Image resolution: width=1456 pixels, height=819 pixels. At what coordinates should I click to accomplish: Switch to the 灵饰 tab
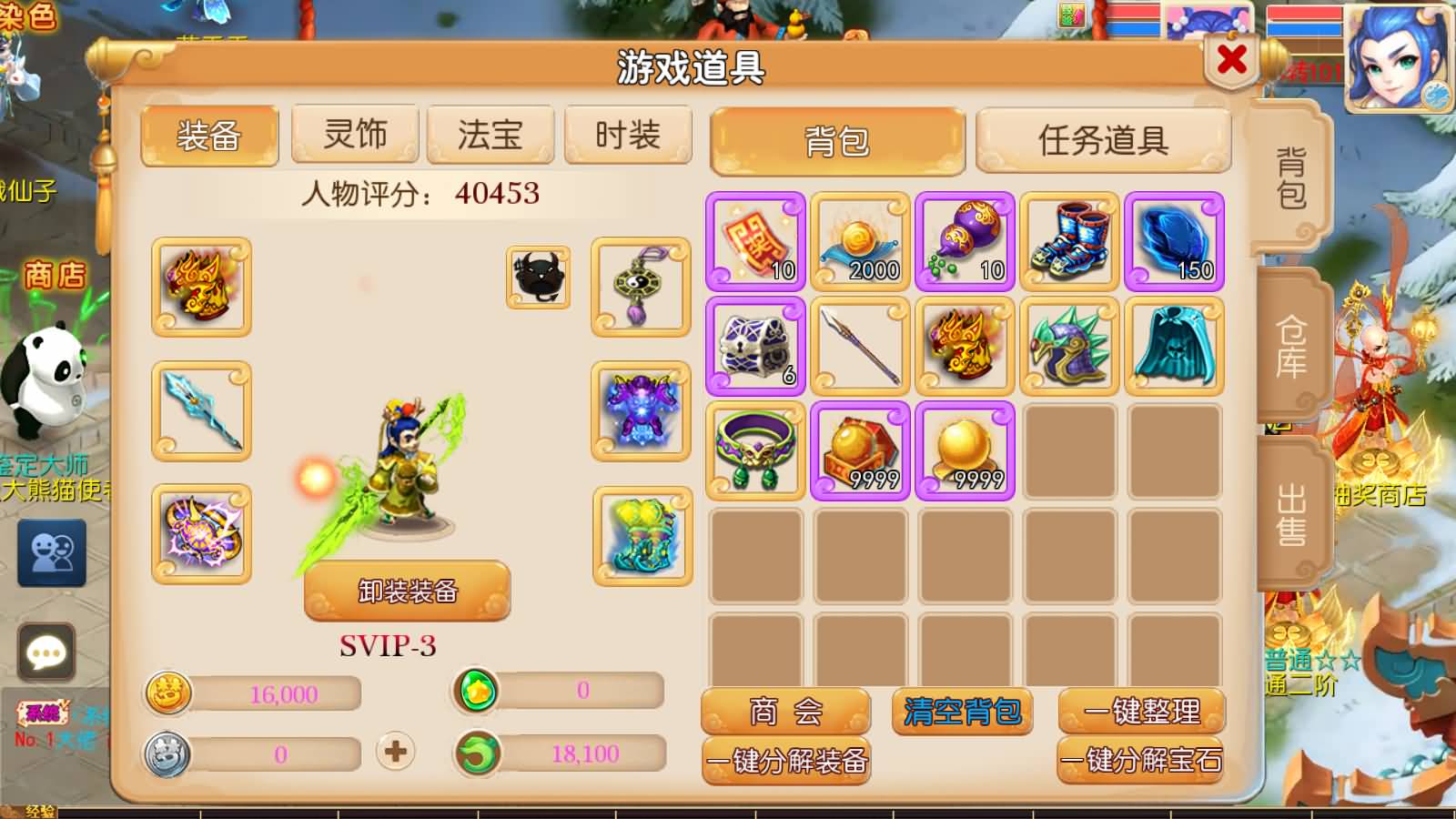click(354, 133)
